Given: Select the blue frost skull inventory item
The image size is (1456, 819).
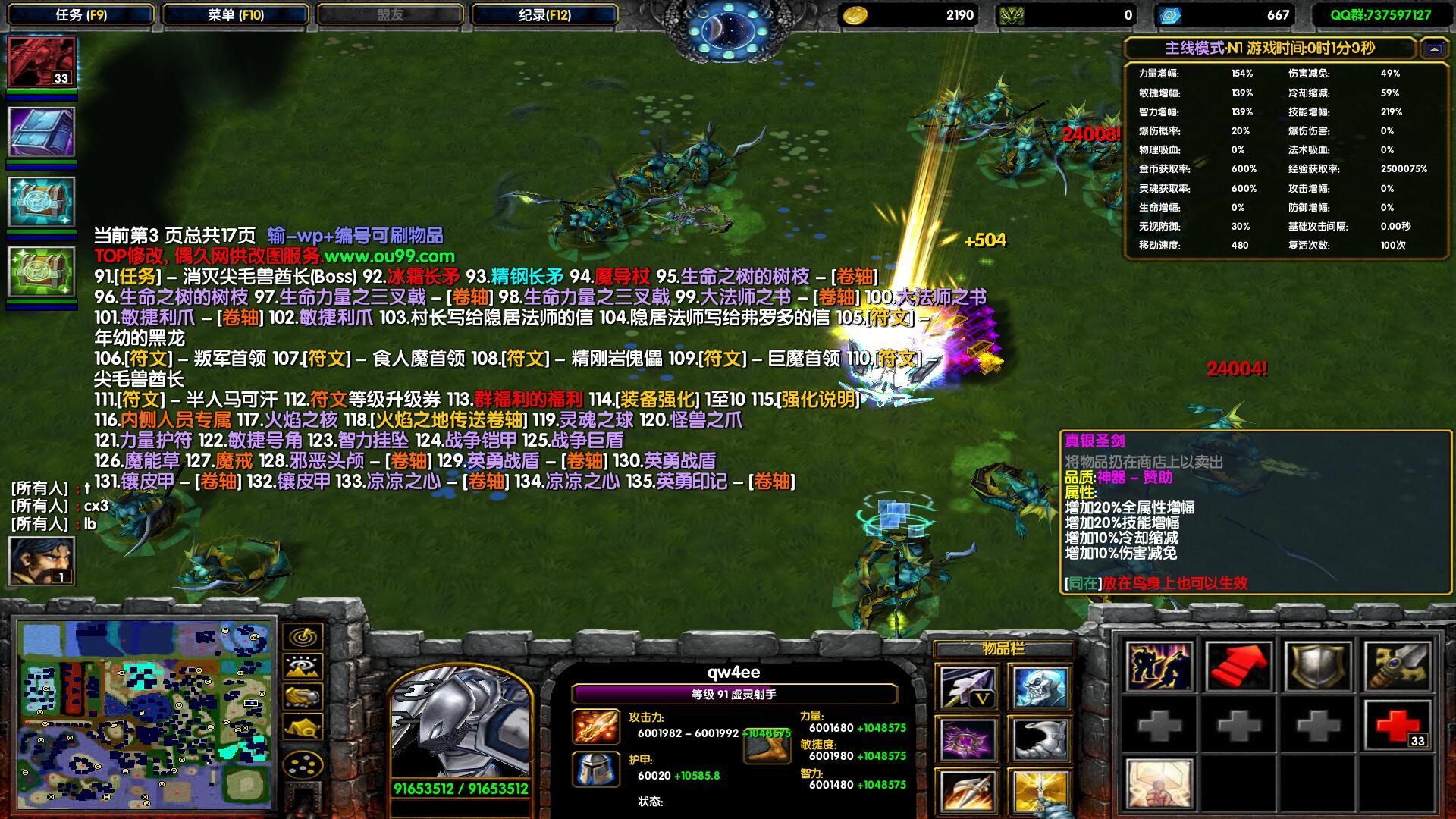Looking at the screenshot, I should 1040,689.
